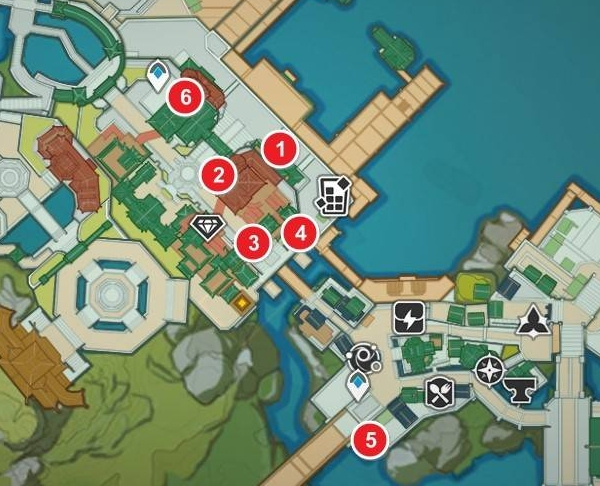Select the teleport waypoint beside marker 6

[157, 74]
